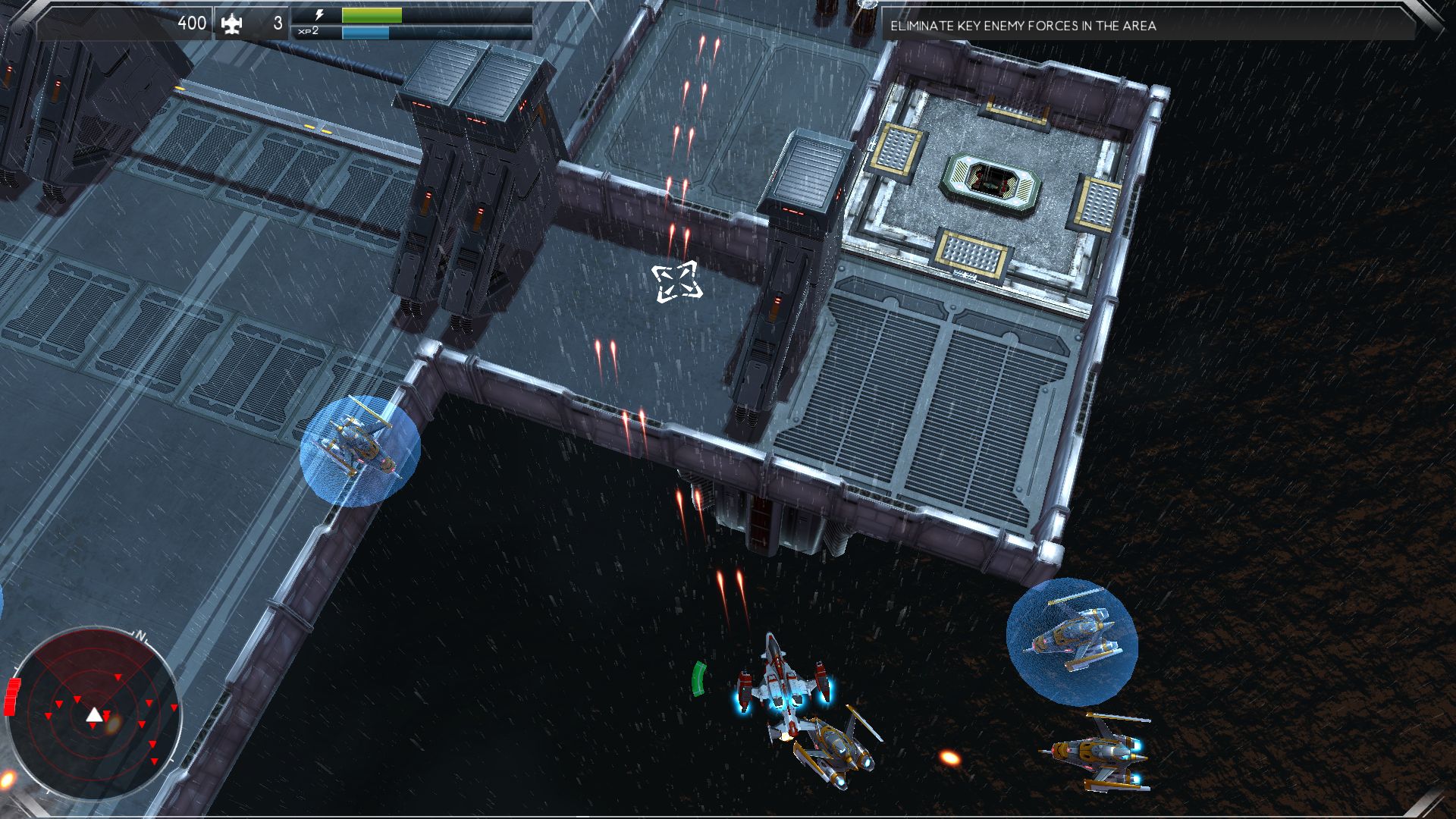Click the circular radar minimap
This screenshot has height=819, width=1456.
(93, 714)
